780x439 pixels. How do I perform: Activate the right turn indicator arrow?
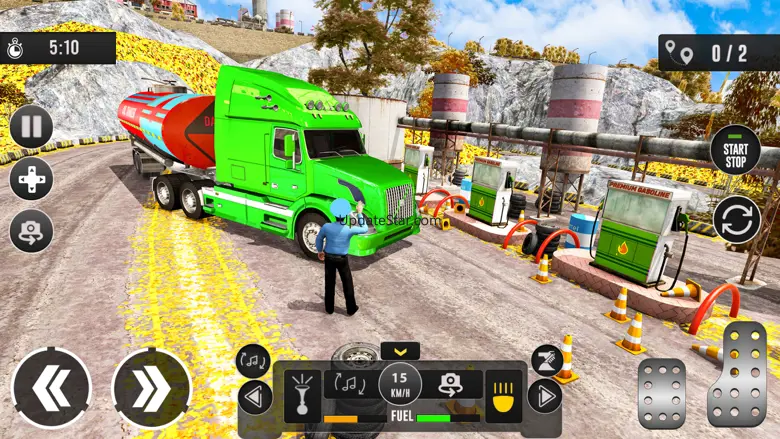click(x=544, y=396)
